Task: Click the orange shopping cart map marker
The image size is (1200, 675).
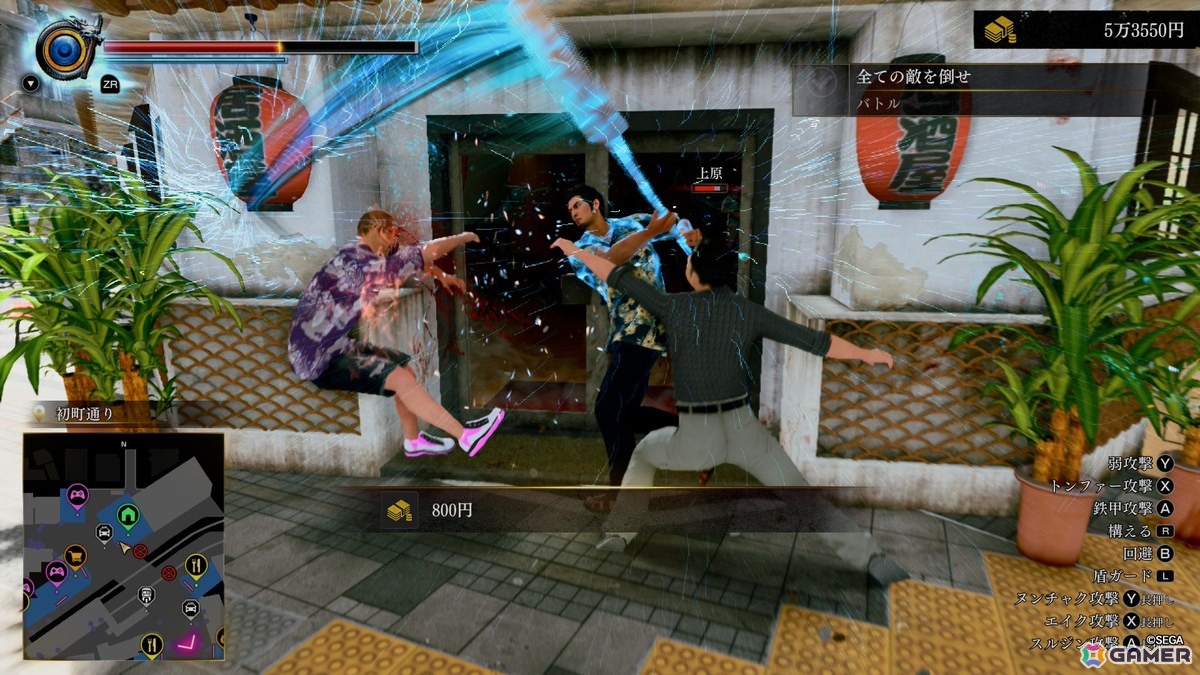Action: click(75, 553)
